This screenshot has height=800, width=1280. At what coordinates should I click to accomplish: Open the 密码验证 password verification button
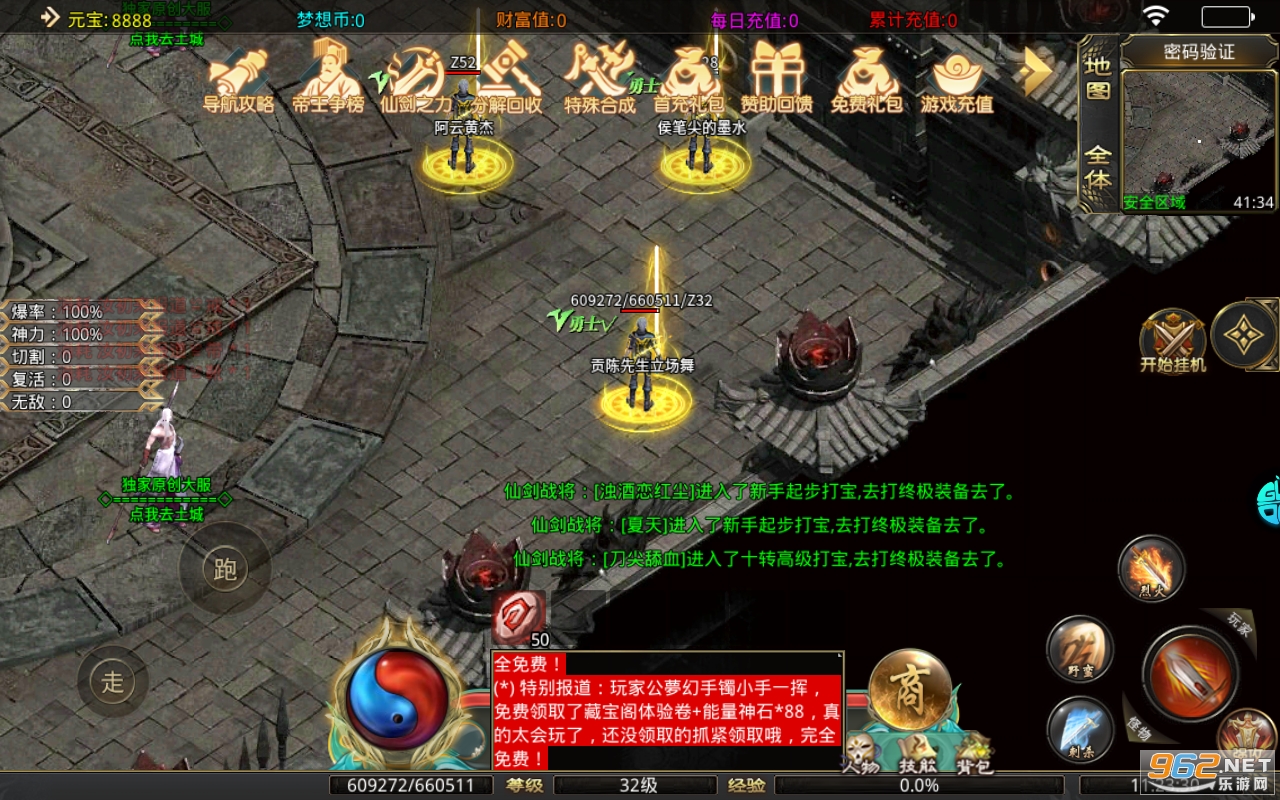pyautogui.click(x=1201, y=49)
